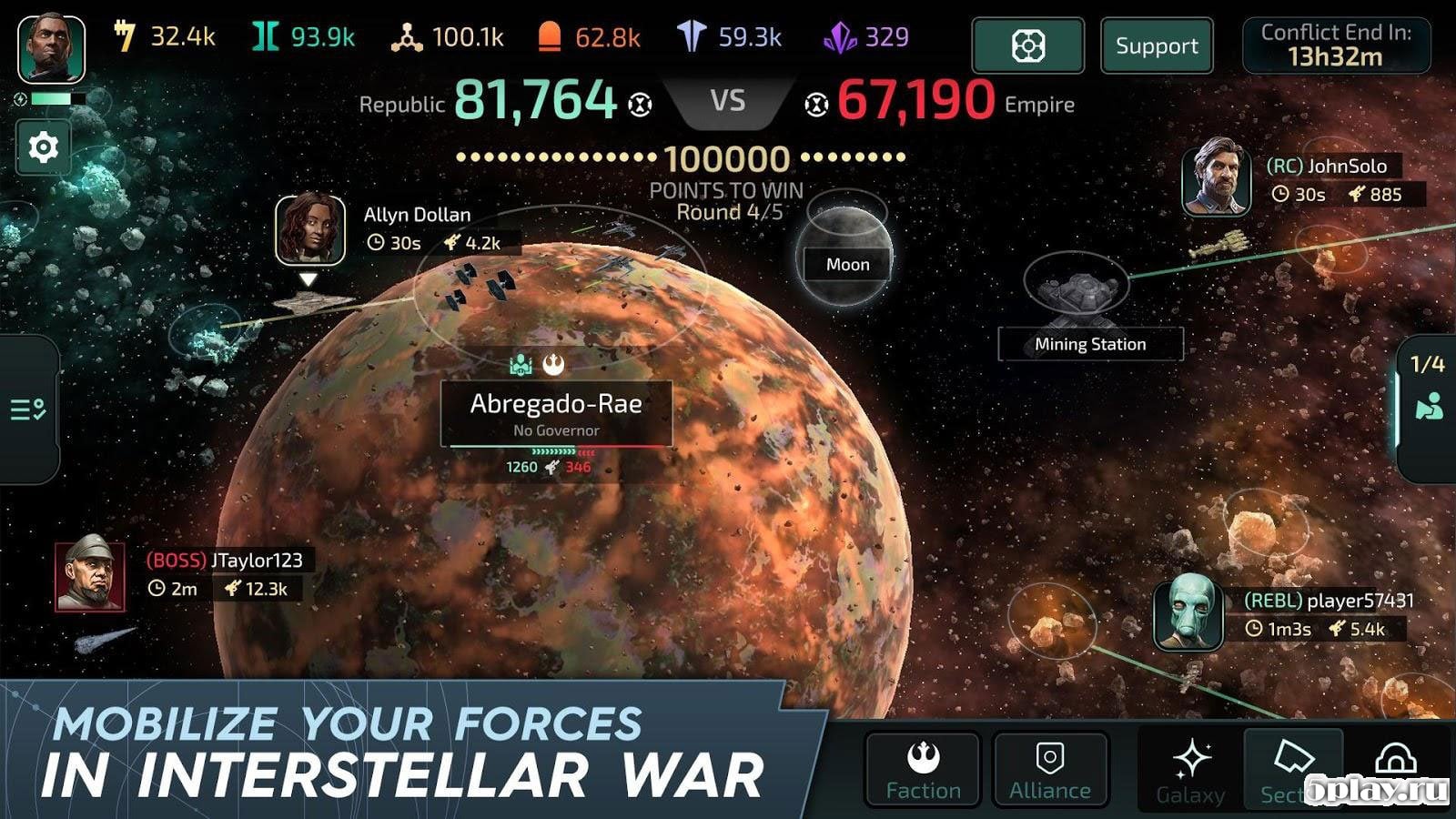This screenshot has height=819, width=1456.
Task: Open the Alliance menu
Action: point(1050,770)
